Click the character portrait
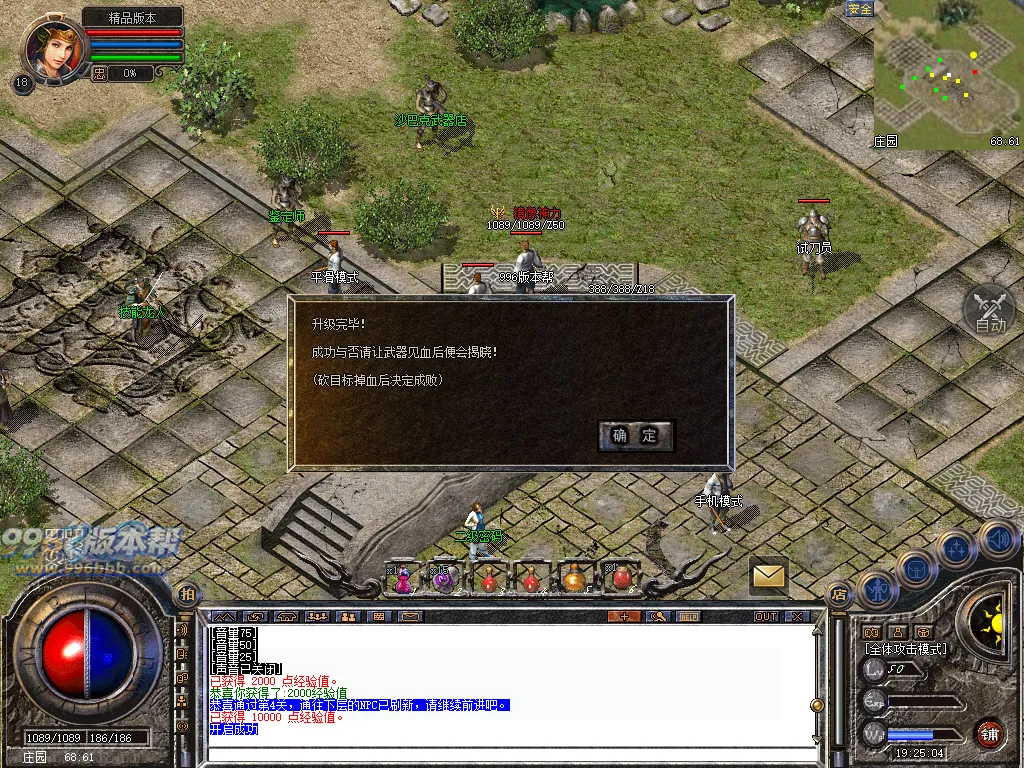Screen dimensions: 1024x768 54,48
